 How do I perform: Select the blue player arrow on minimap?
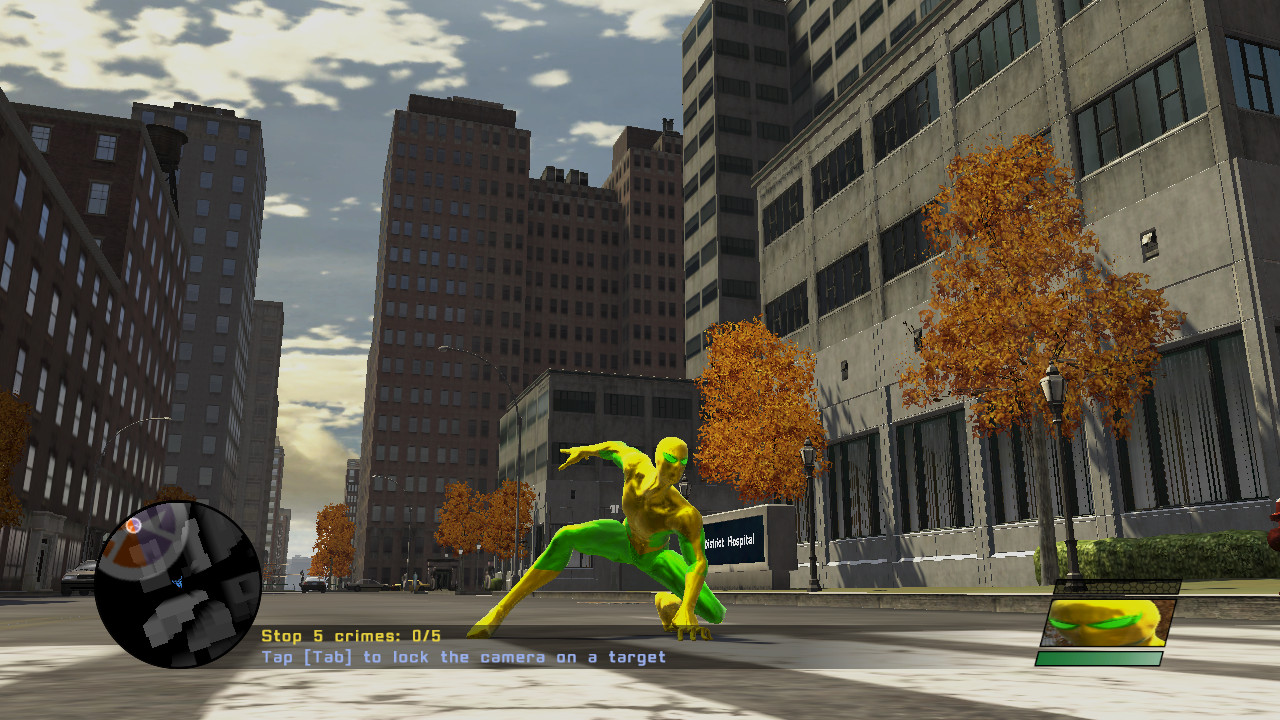point(178,582)
